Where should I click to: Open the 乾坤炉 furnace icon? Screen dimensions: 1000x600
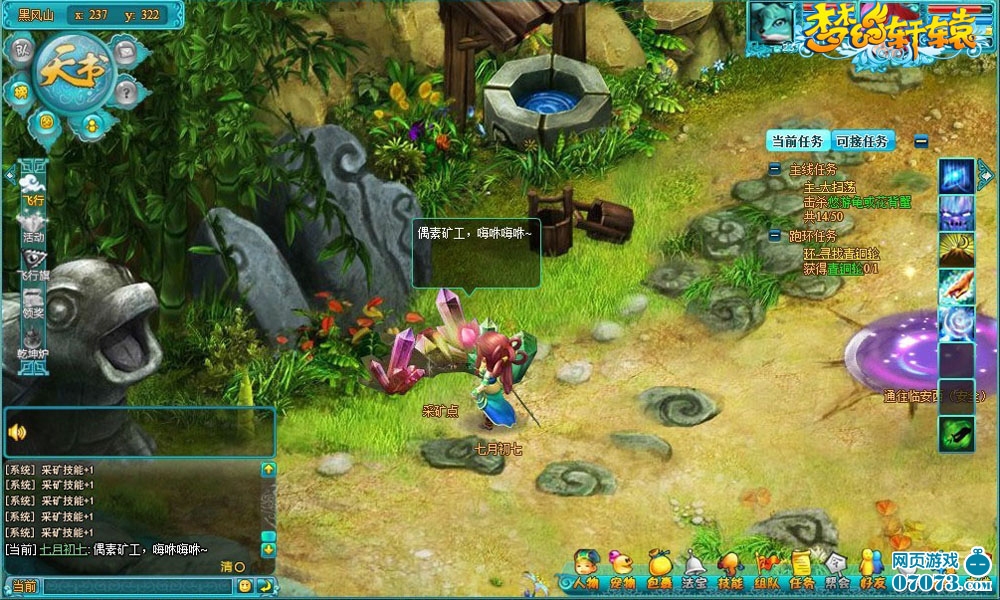coord(33,338)
